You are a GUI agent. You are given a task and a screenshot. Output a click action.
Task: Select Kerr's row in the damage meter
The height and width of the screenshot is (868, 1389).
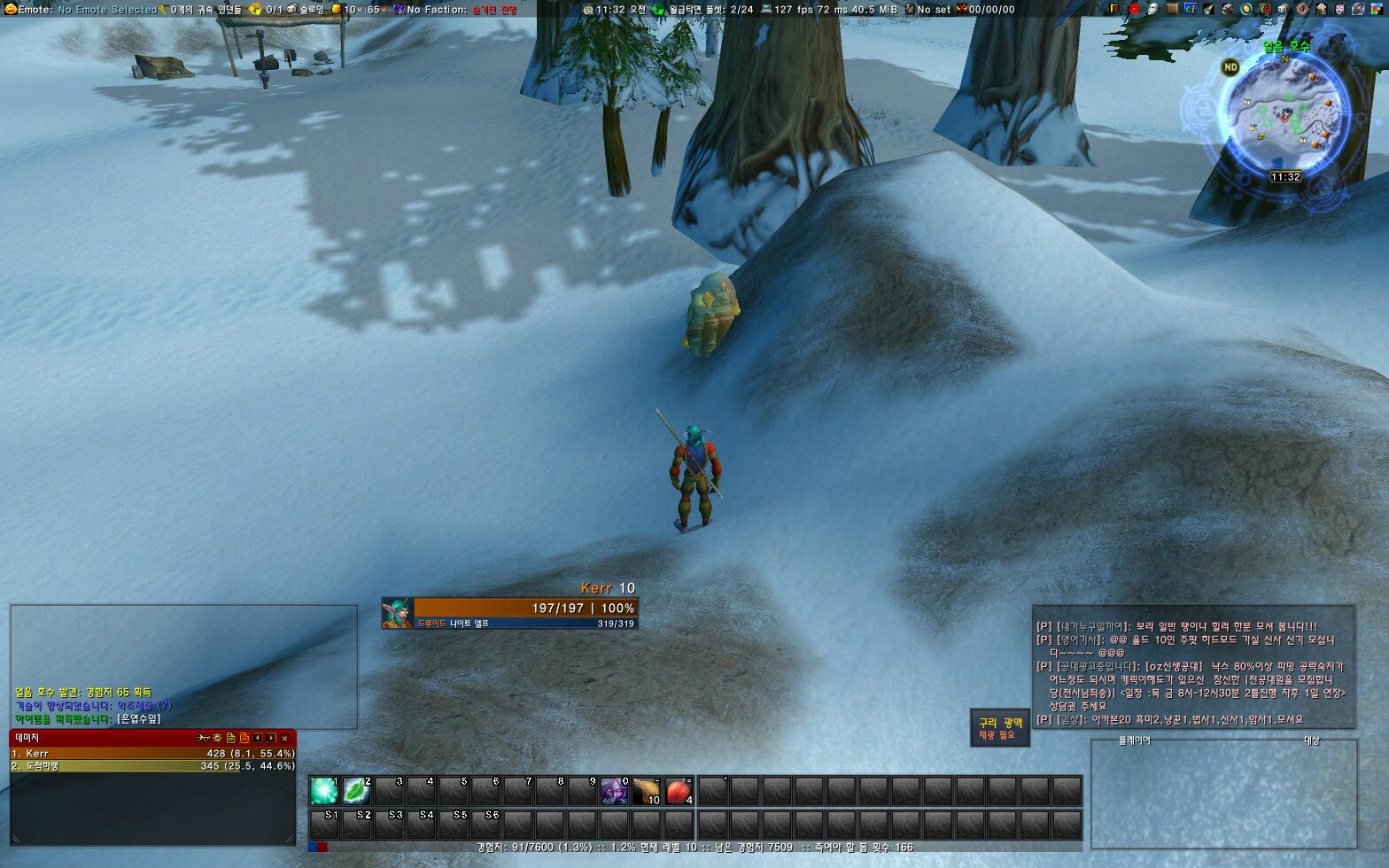point(152,754)
